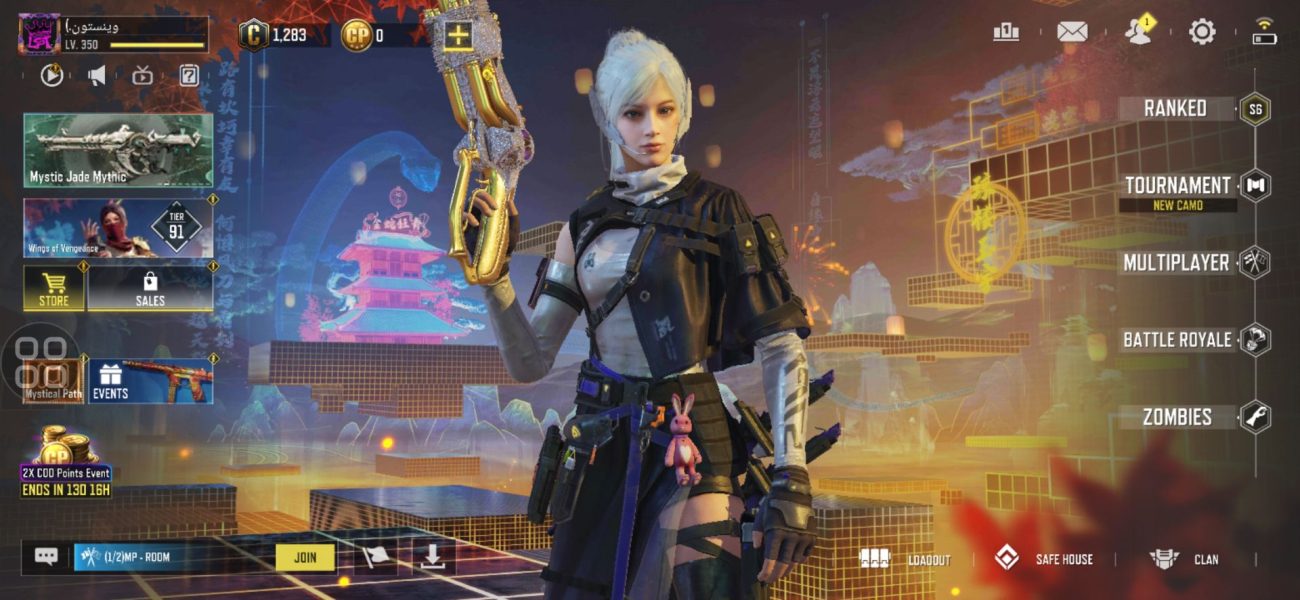Add COD Points with the plus button
Viewport: 1300px width, 600px height.
458,36
